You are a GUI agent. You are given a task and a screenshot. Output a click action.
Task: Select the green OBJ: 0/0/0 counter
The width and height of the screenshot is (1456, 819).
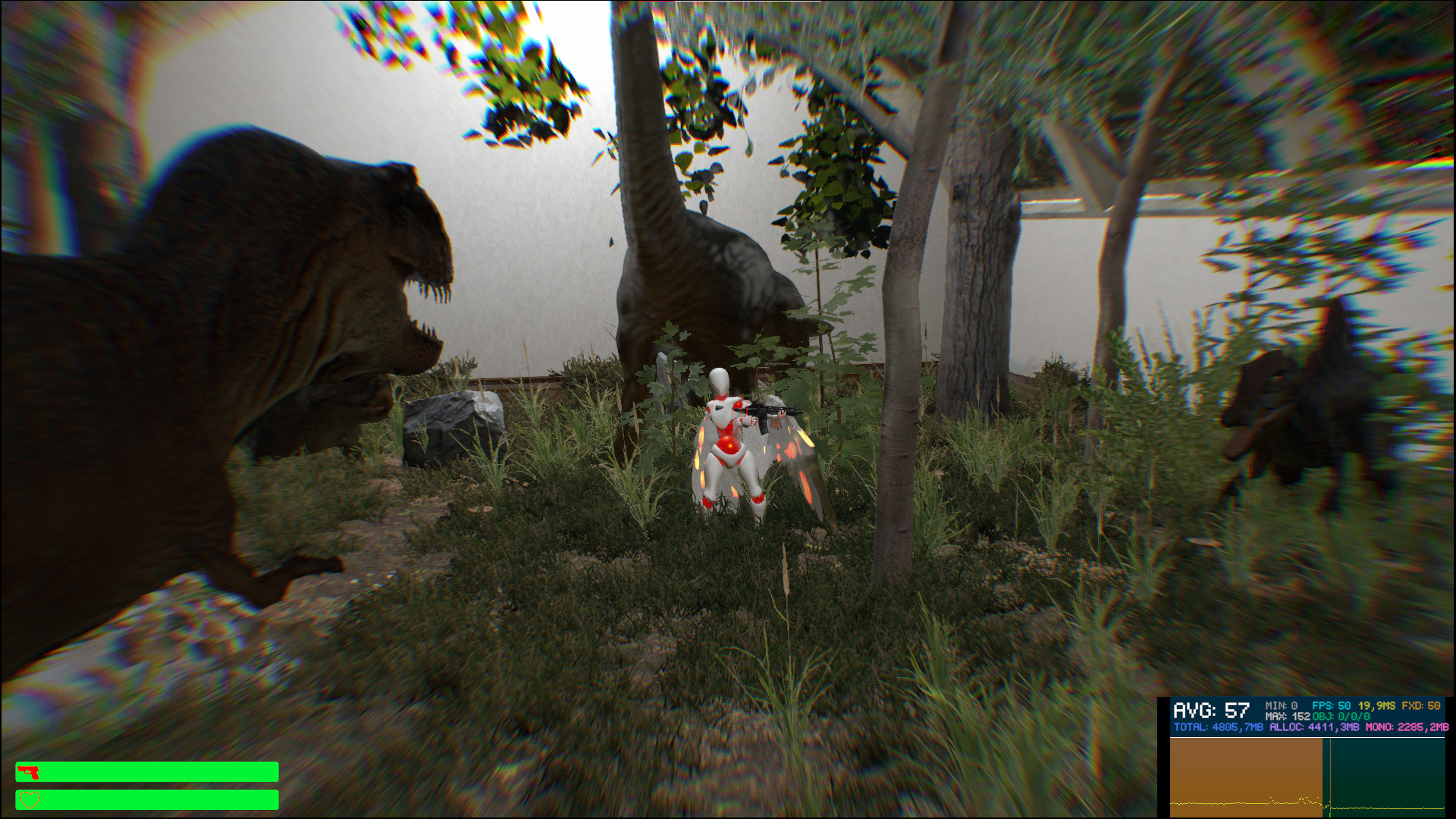coord(1342,715)
